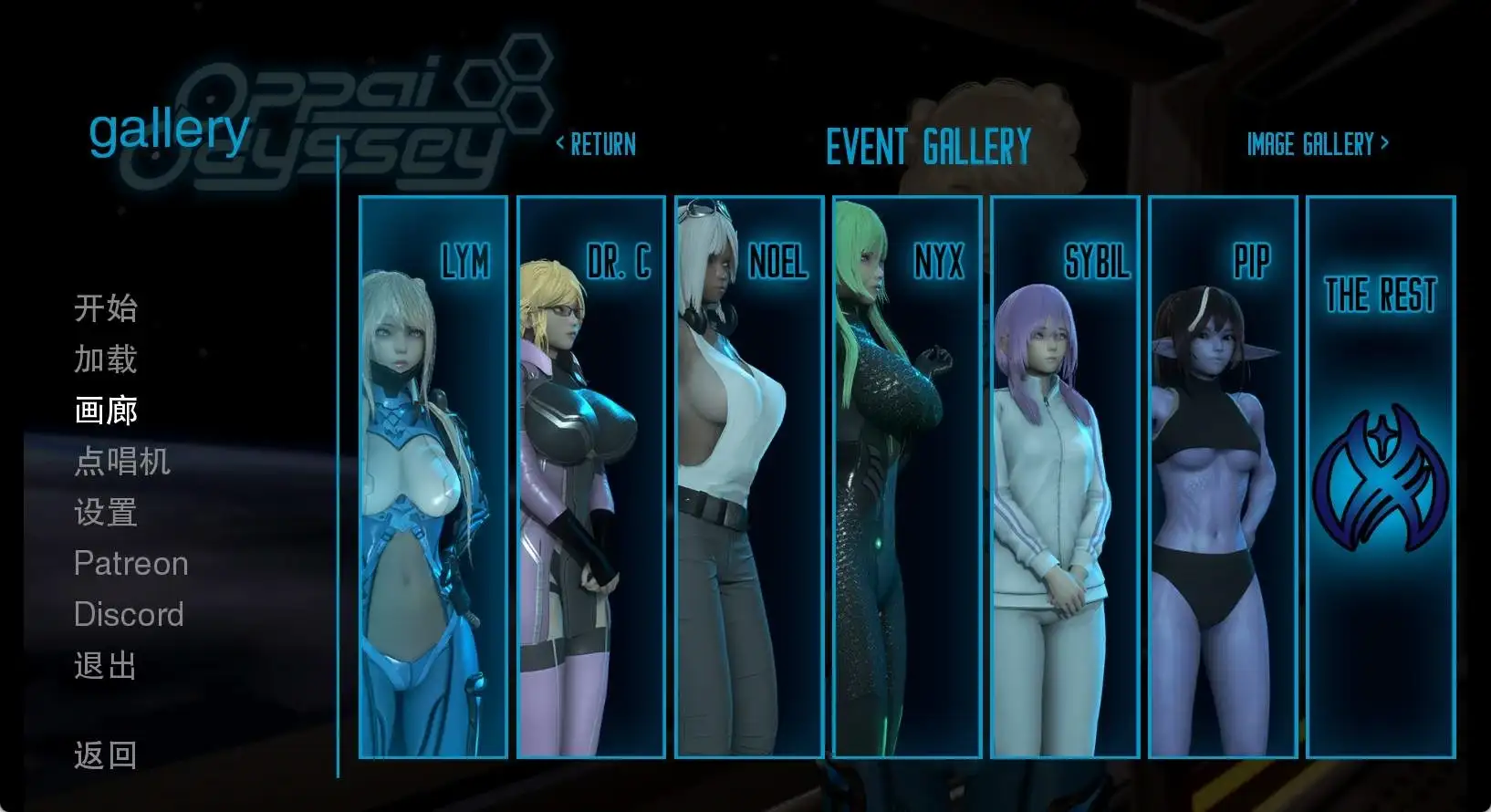Select the 画廊 gallery entry
The height and width of the screenshot is (812, 1491).
(106, 411)
